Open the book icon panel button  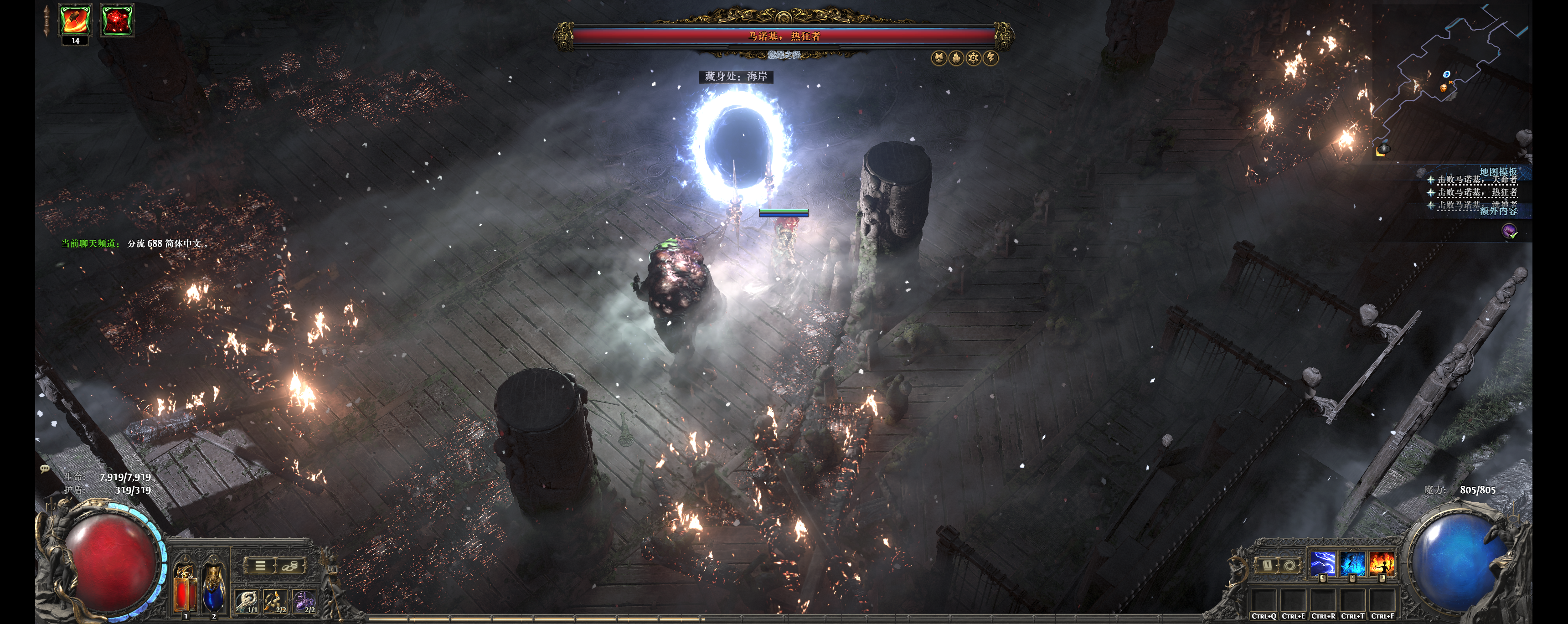click(1268, 565)
